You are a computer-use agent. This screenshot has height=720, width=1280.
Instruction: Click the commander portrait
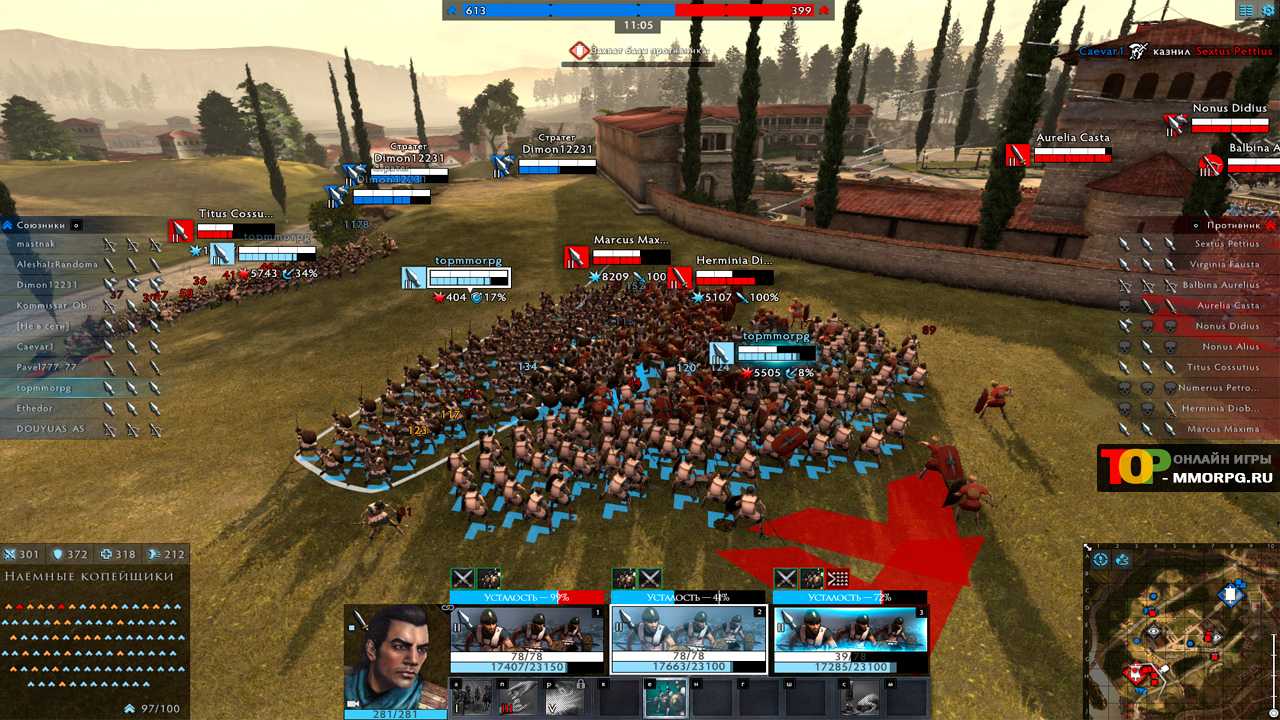click(x=395, y=656)
